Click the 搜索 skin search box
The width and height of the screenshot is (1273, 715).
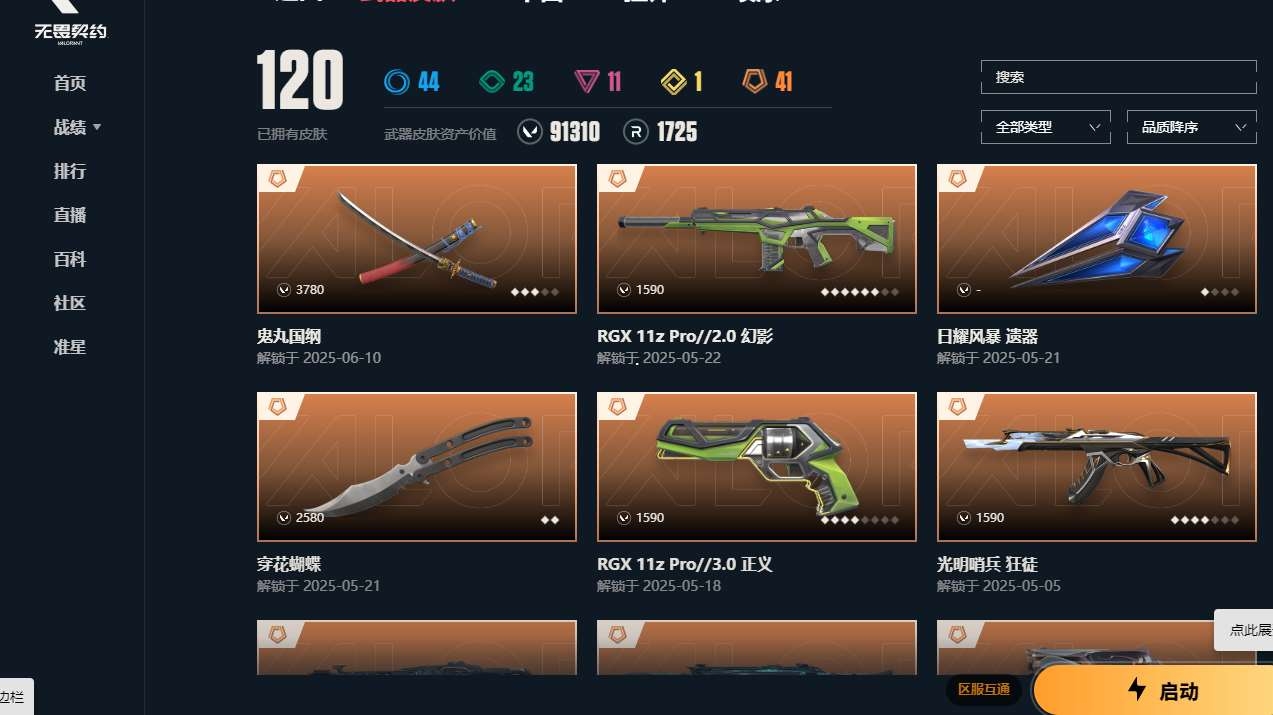coord(1118,77)
